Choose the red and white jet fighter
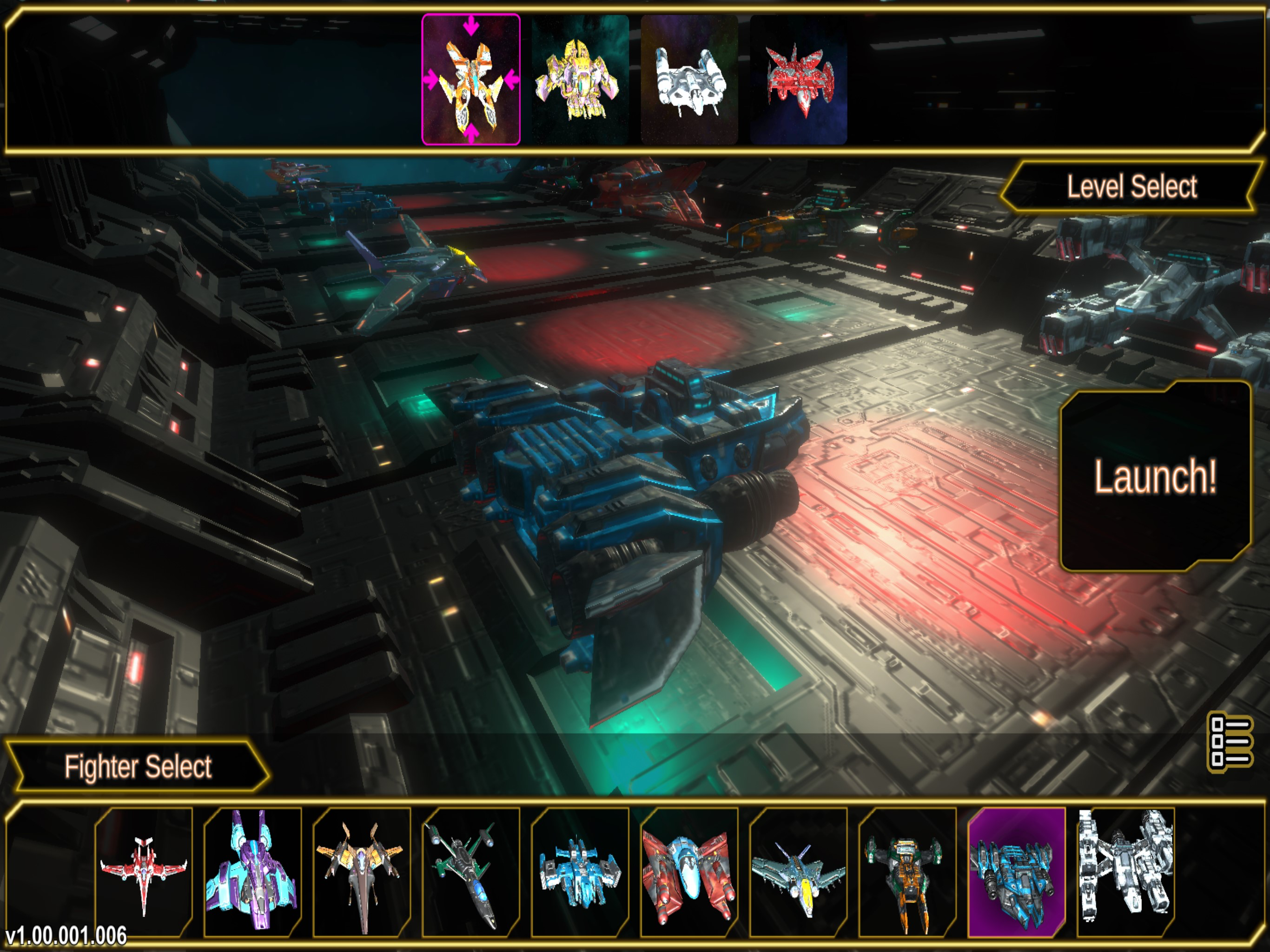This screenshot has height=952, width=1270. click(144, 872)
